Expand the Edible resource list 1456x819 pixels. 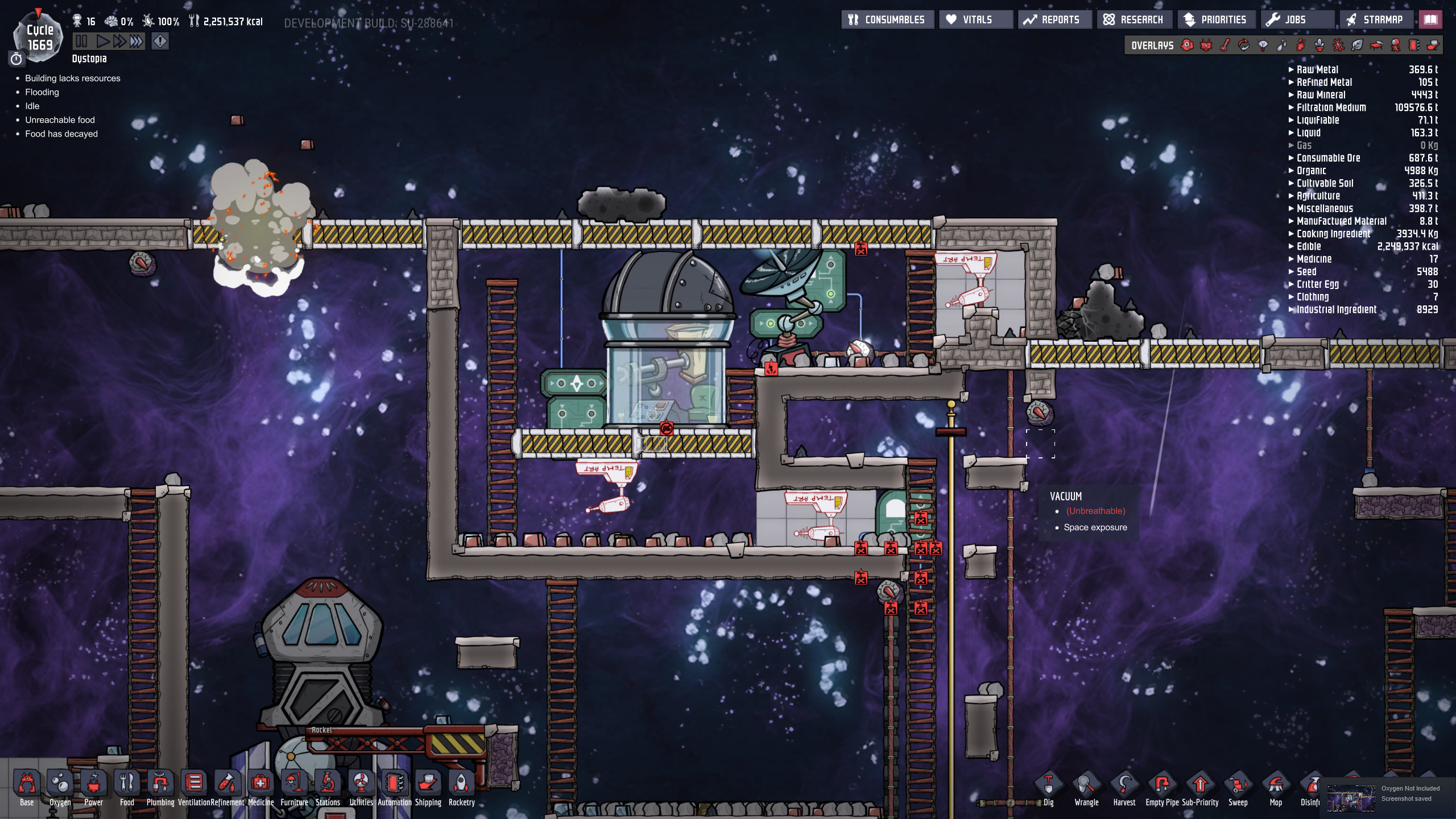tap(1309, 246)
